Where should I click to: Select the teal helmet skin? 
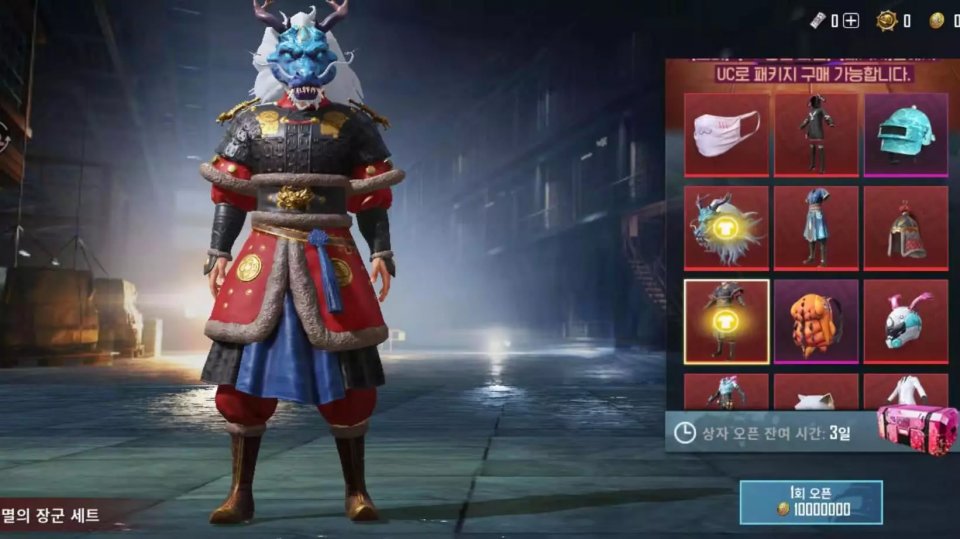point(906,135)
